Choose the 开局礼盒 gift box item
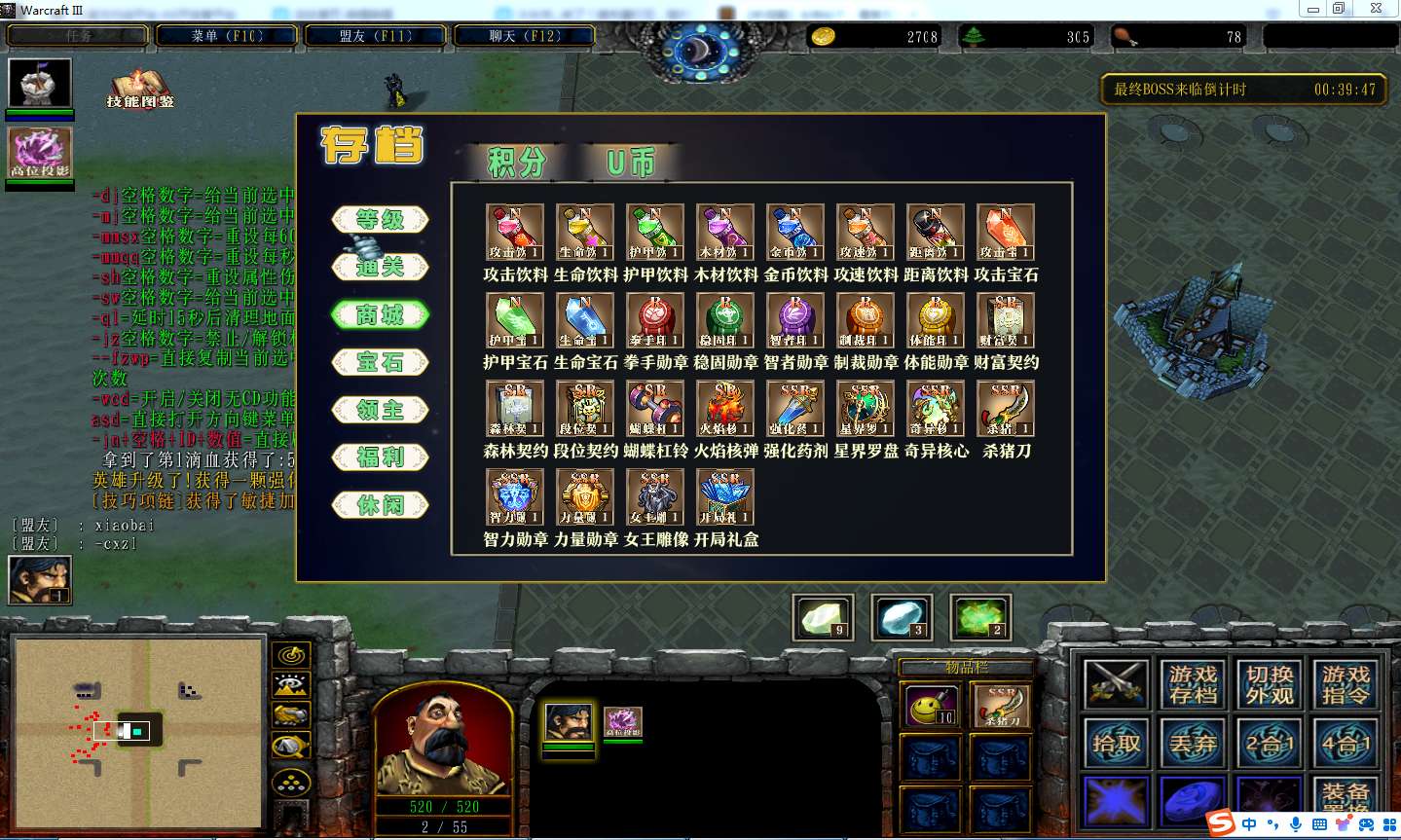This screenshot has width=1401, height=840. tap(725, 497)
